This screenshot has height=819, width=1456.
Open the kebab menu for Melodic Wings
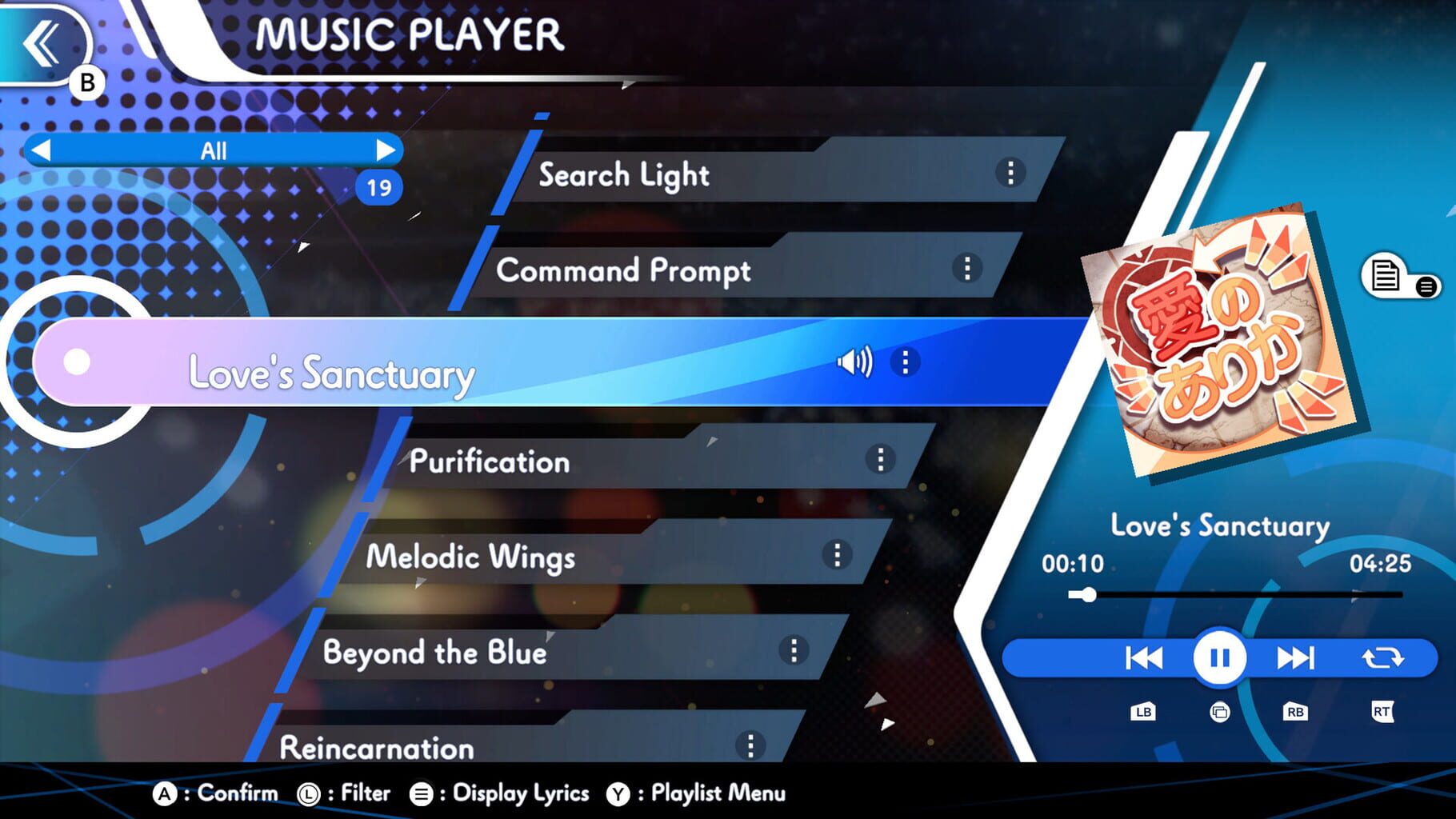point(838,555)
